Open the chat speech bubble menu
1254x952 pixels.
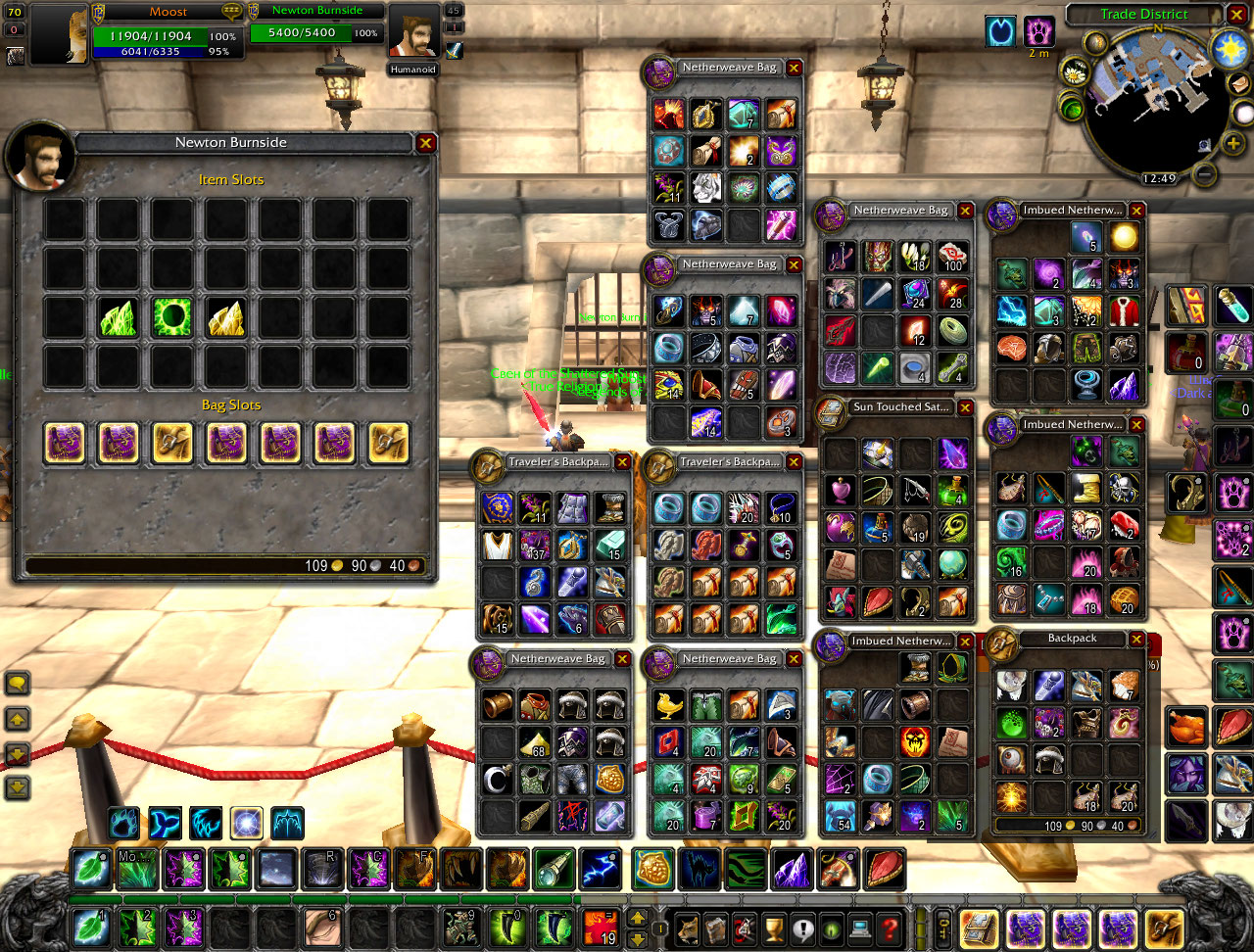[18, 683]
